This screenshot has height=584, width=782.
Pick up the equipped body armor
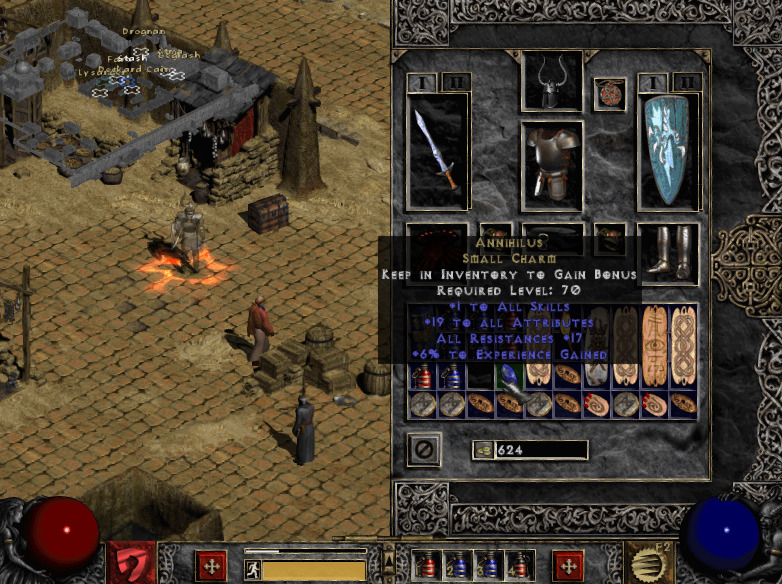click(x=552, y=165)
